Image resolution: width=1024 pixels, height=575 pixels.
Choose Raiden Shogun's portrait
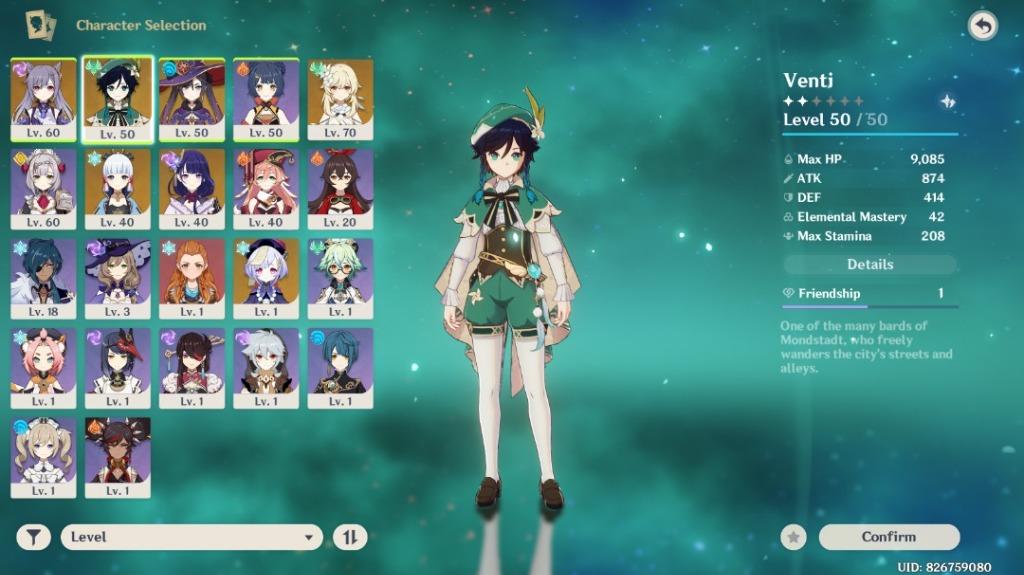[192, 186]
